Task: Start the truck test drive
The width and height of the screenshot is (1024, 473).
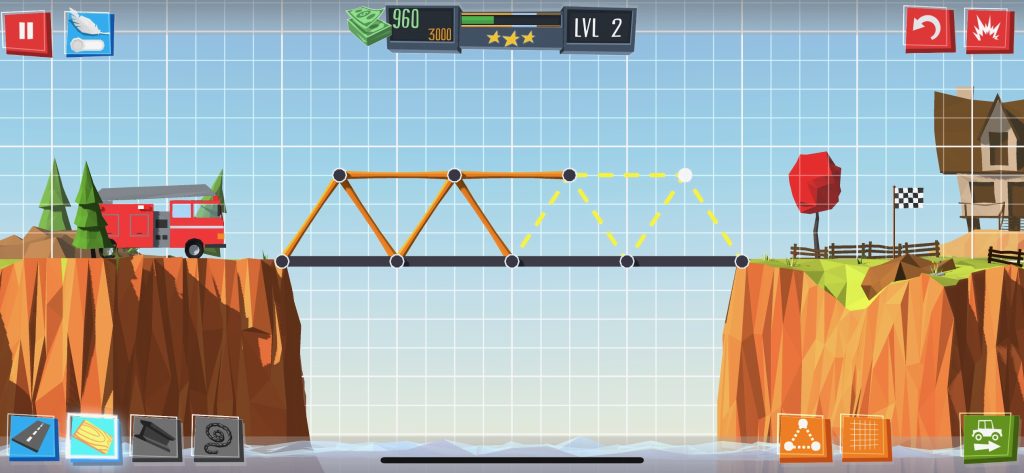Action: (985, 437)
